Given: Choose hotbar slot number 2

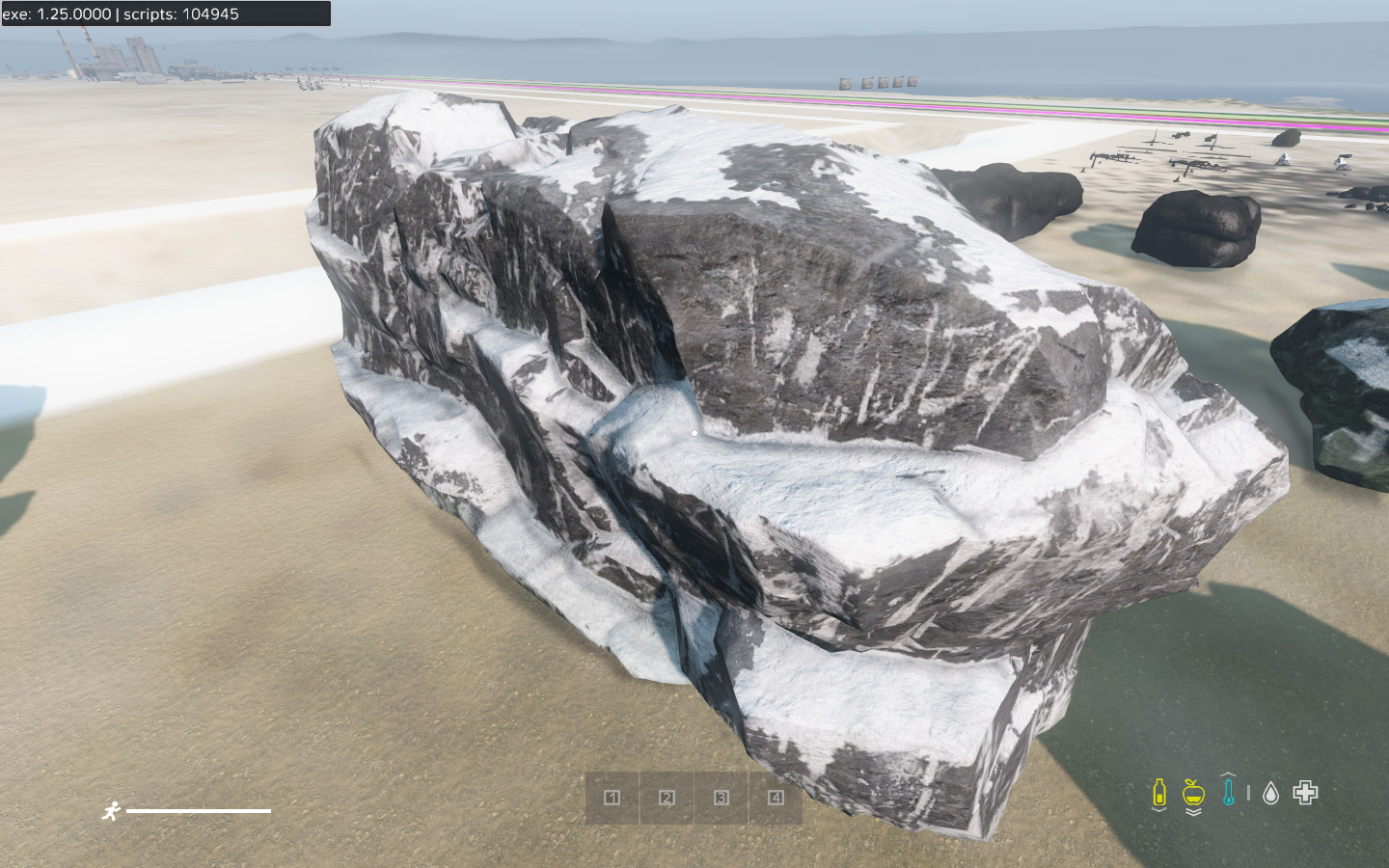Looking at the screenshot, I should click(x=667, y=798).
